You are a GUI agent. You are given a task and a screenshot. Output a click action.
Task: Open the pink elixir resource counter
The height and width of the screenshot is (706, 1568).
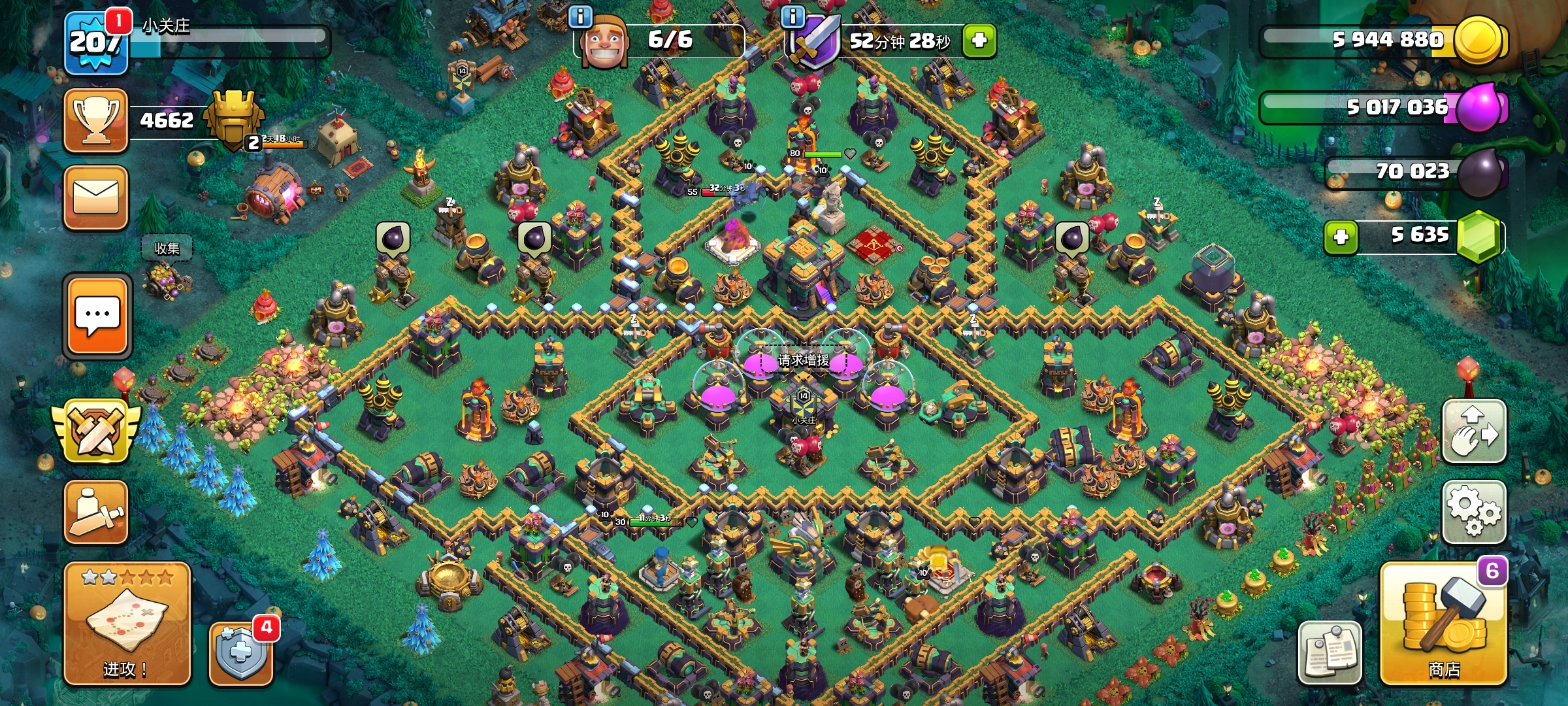click(x=1385, y=107)
